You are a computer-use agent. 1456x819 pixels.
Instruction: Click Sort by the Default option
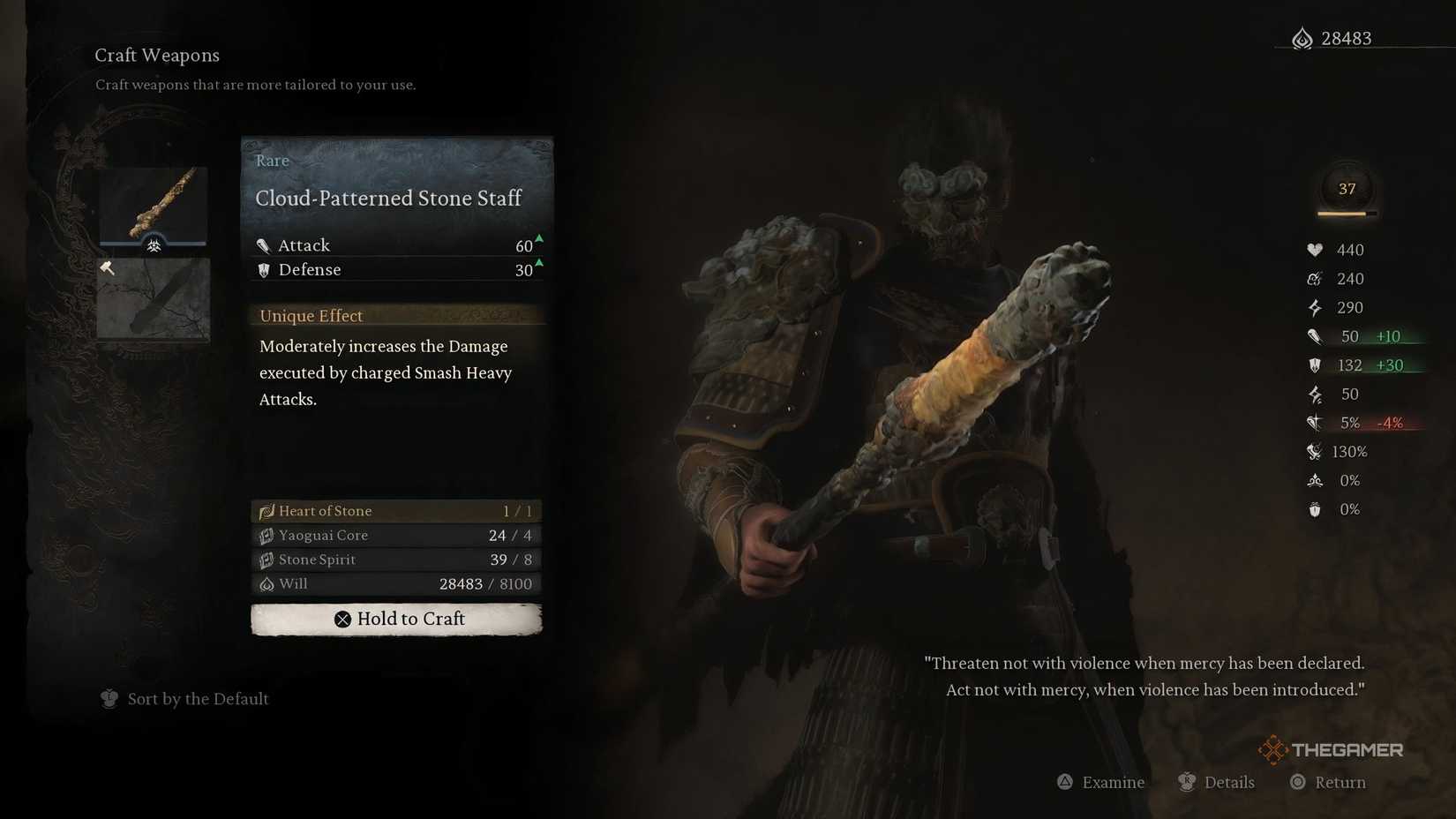click(185, 699)
